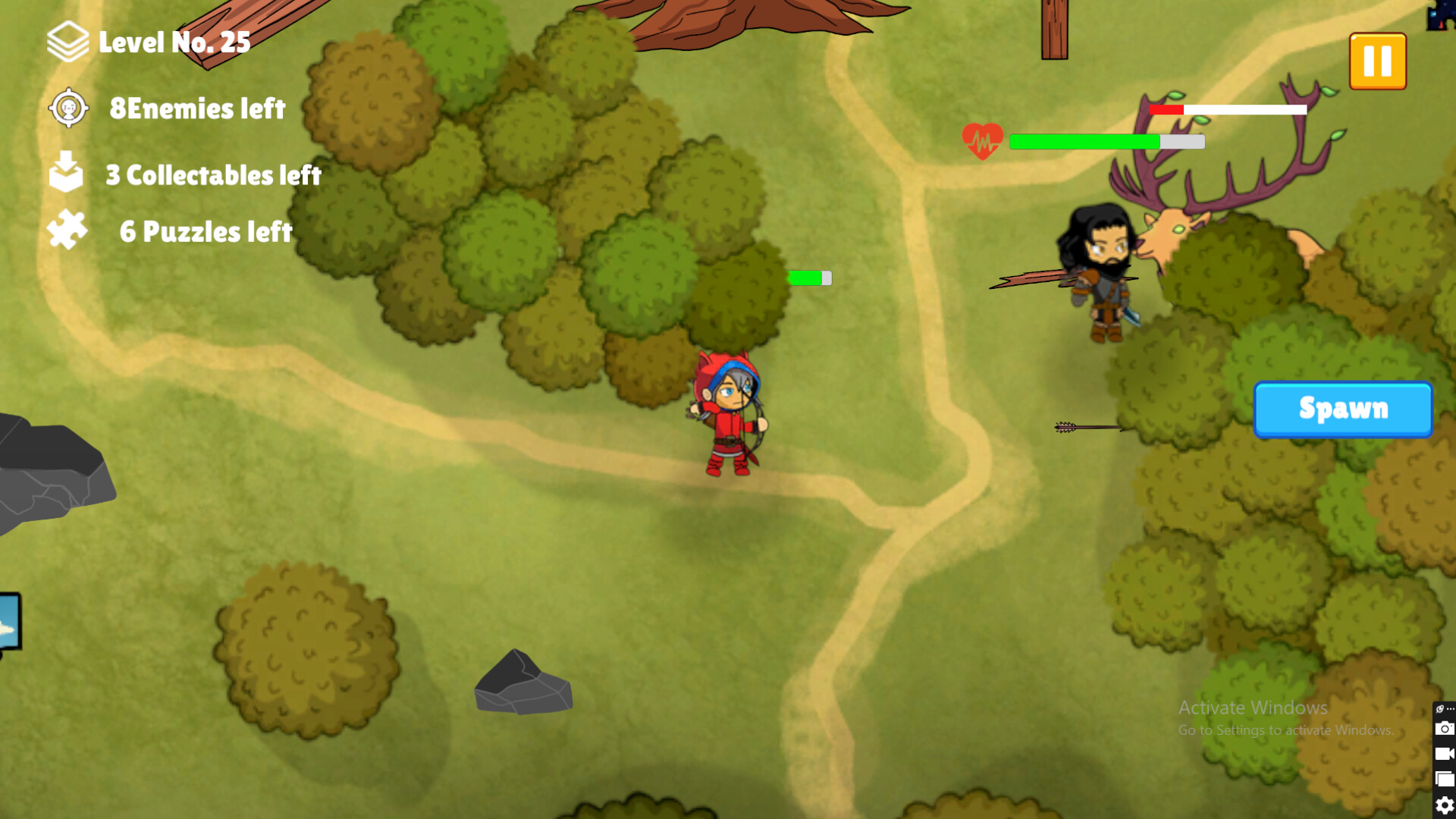
Task: Click the Go to Settings activation link
Action: [1286, 730]
